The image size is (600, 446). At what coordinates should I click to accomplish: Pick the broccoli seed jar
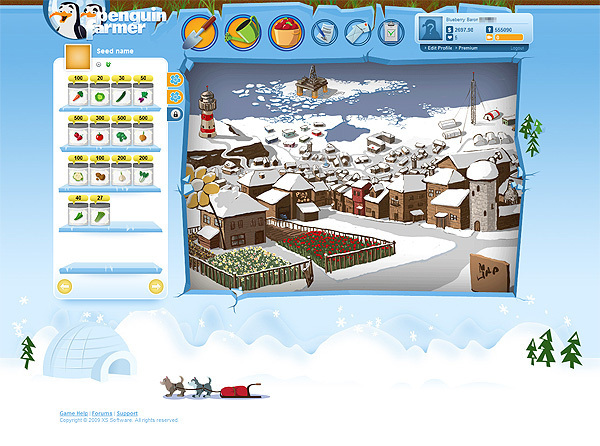point(122,135)
